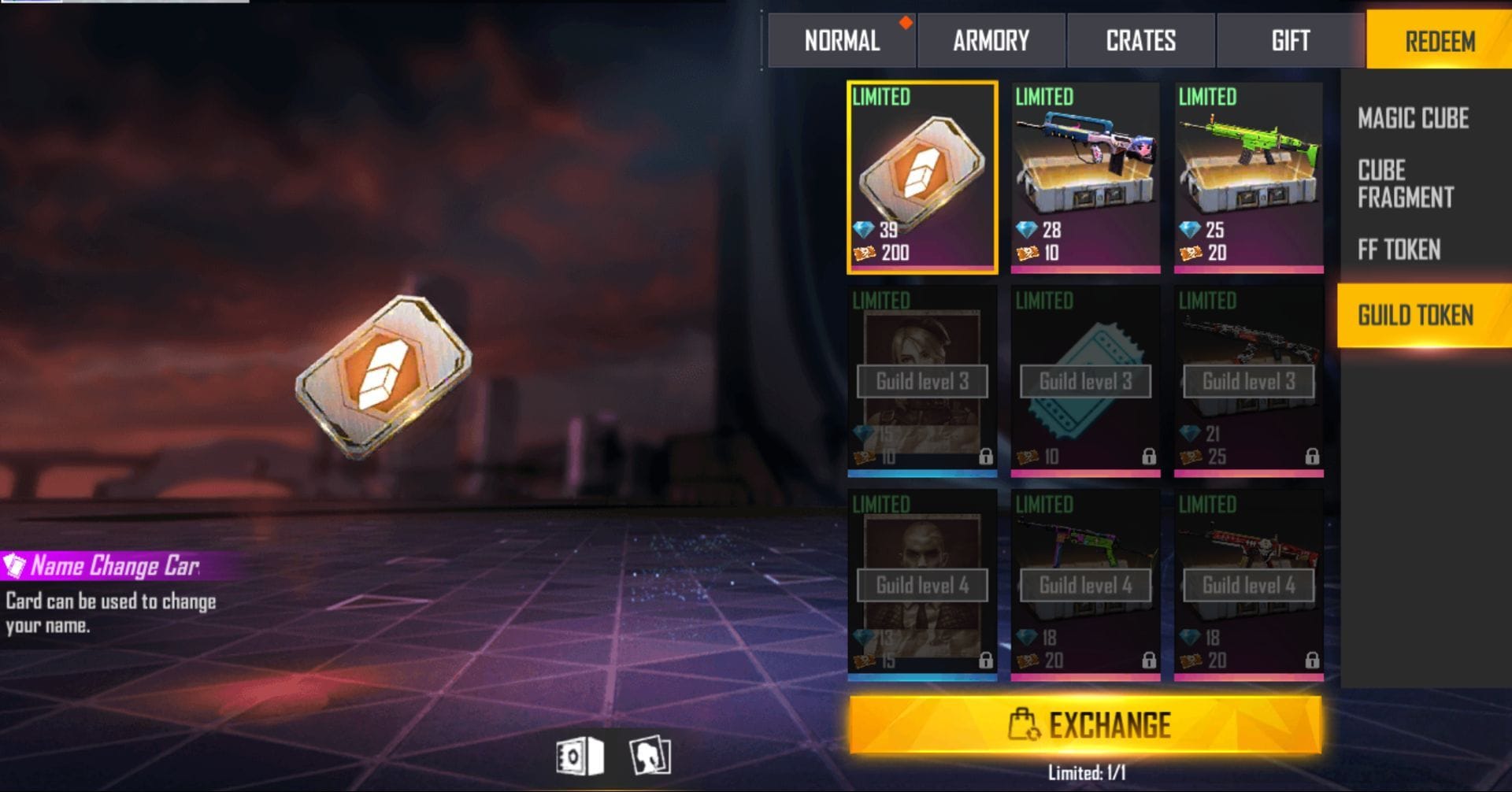Go to the GIFT tab
This screenshot has width=1512, height=792.
tap(1290, 41)
